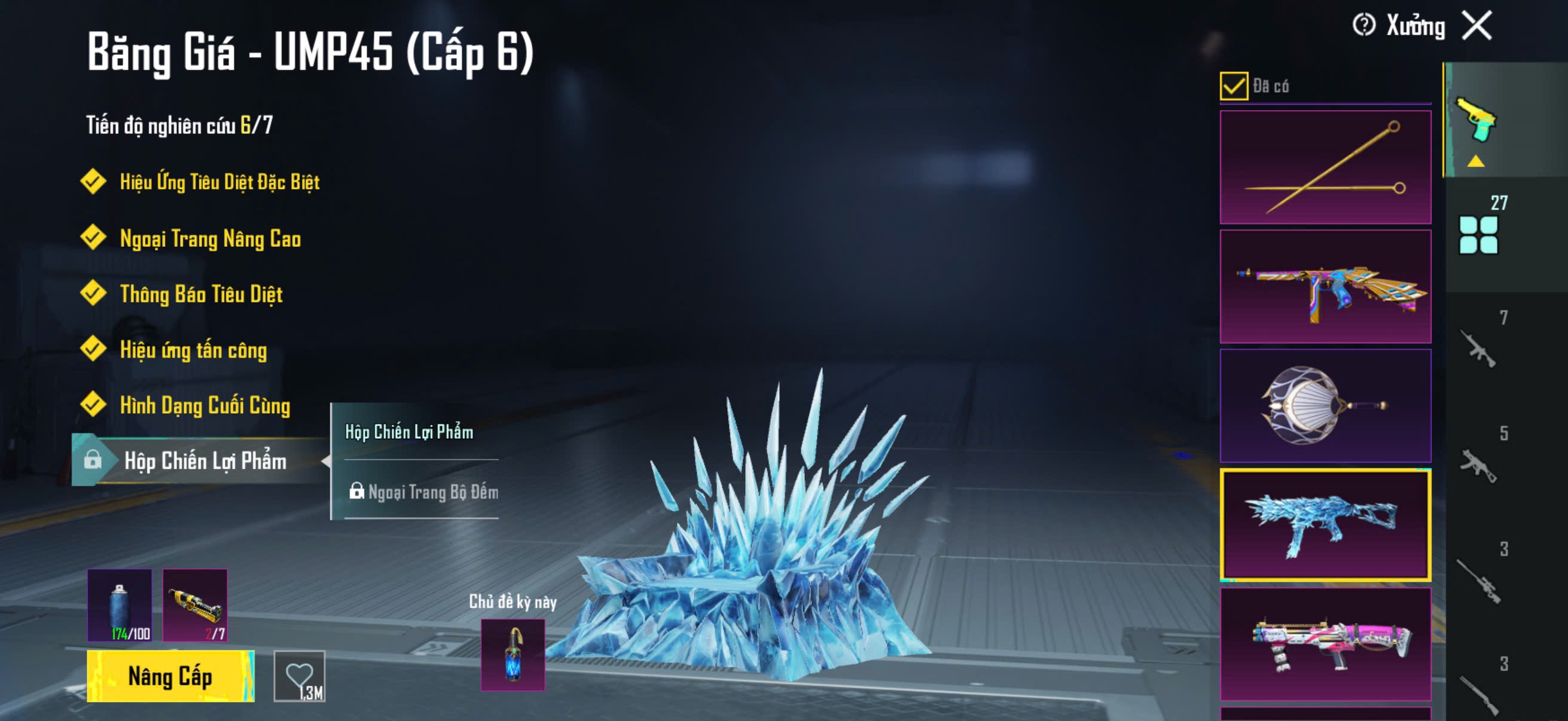The image size is (1568, 721).
Task: Select Thông Báo Tiêu Diệt research entry
Action: 201,294
